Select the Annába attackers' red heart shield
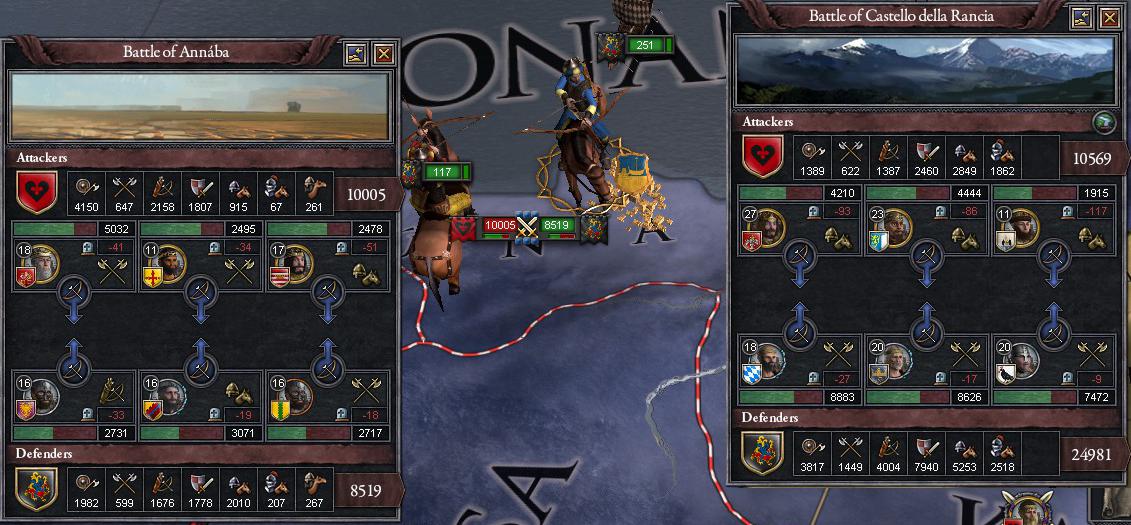Screen dimensions: 1131x525 (35, 190)
